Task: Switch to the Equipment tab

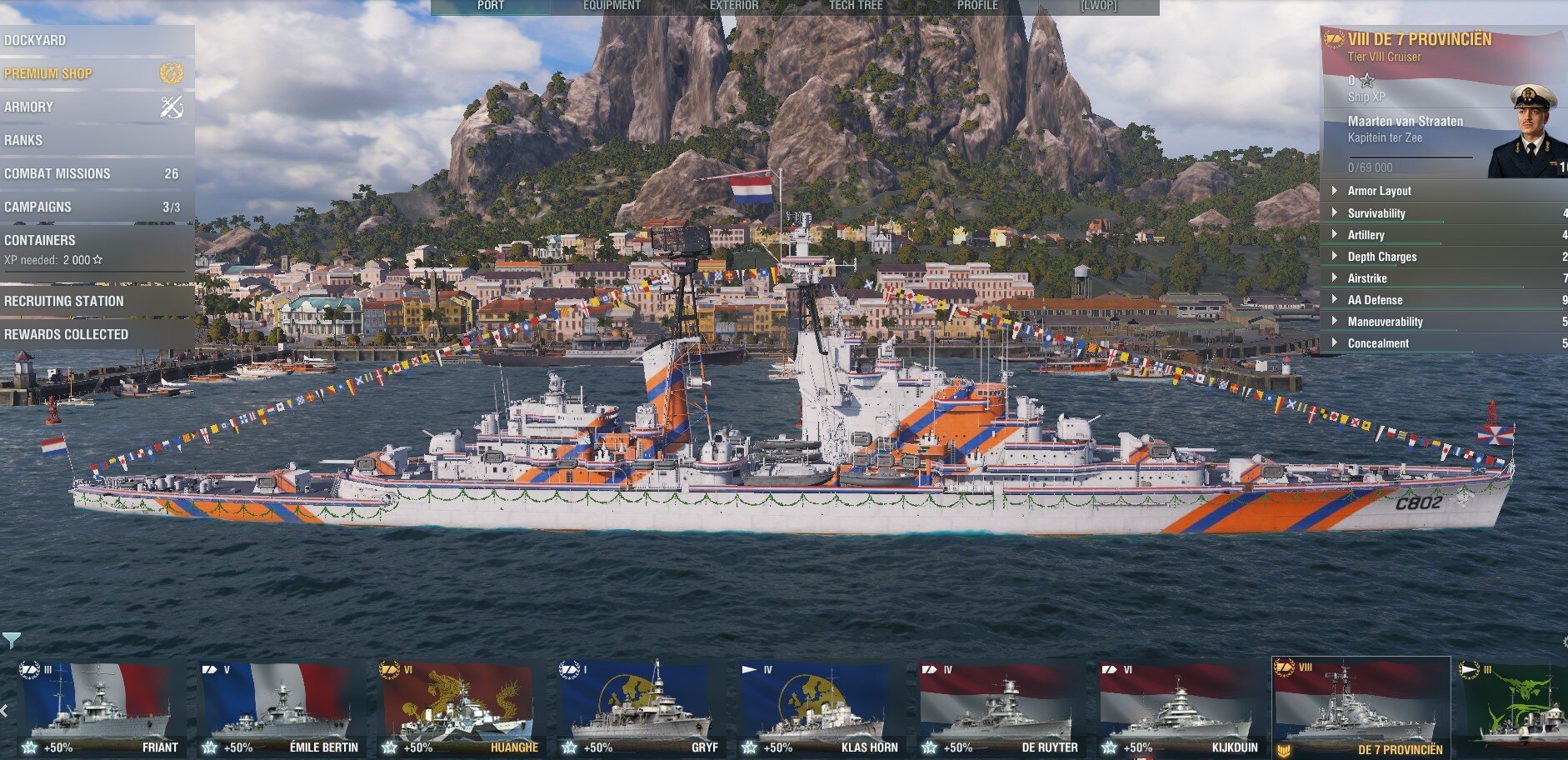Action: tap(612, 6)
